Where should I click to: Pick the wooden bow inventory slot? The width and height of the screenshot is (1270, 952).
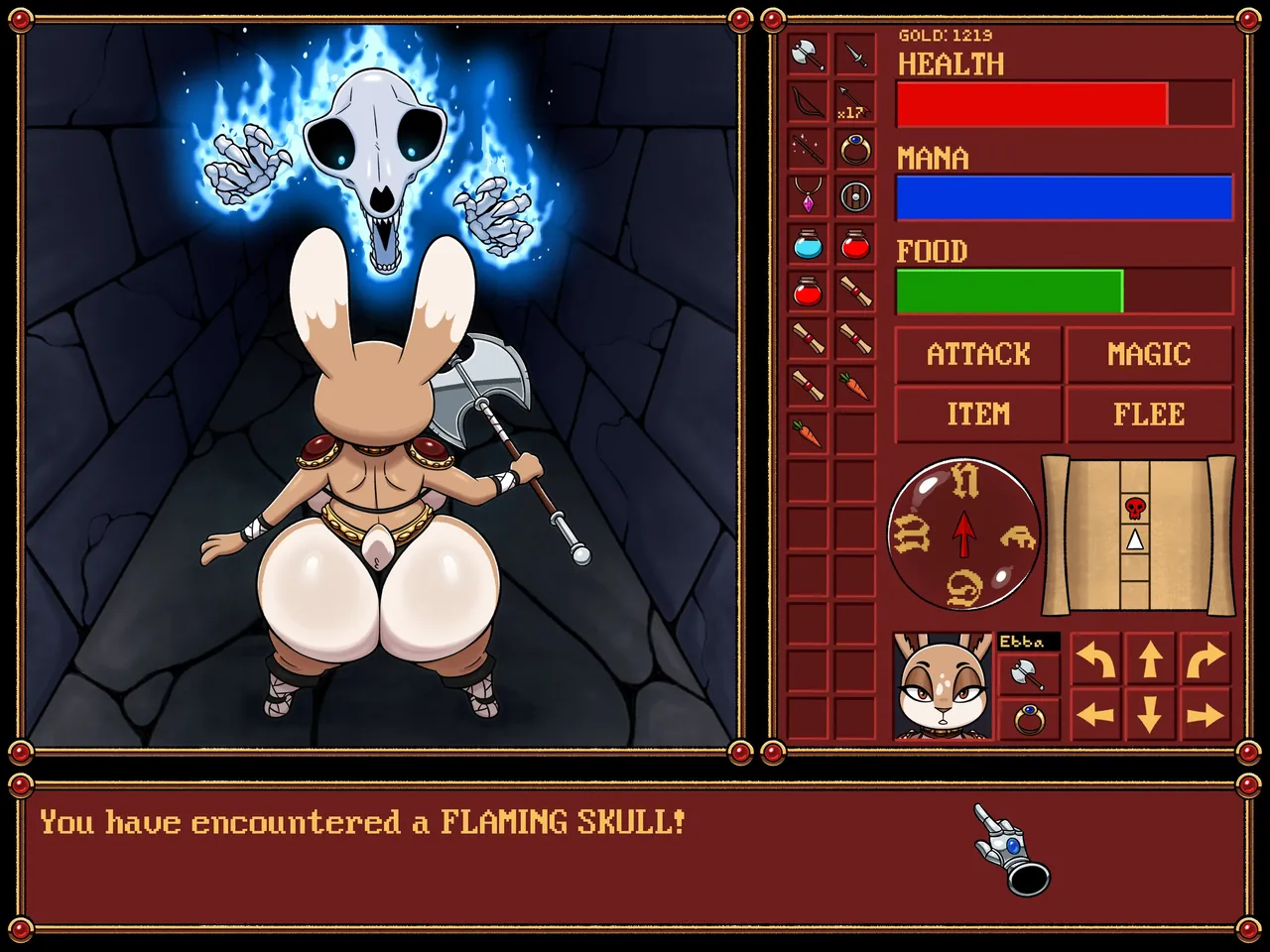click(x=808, y=102)
